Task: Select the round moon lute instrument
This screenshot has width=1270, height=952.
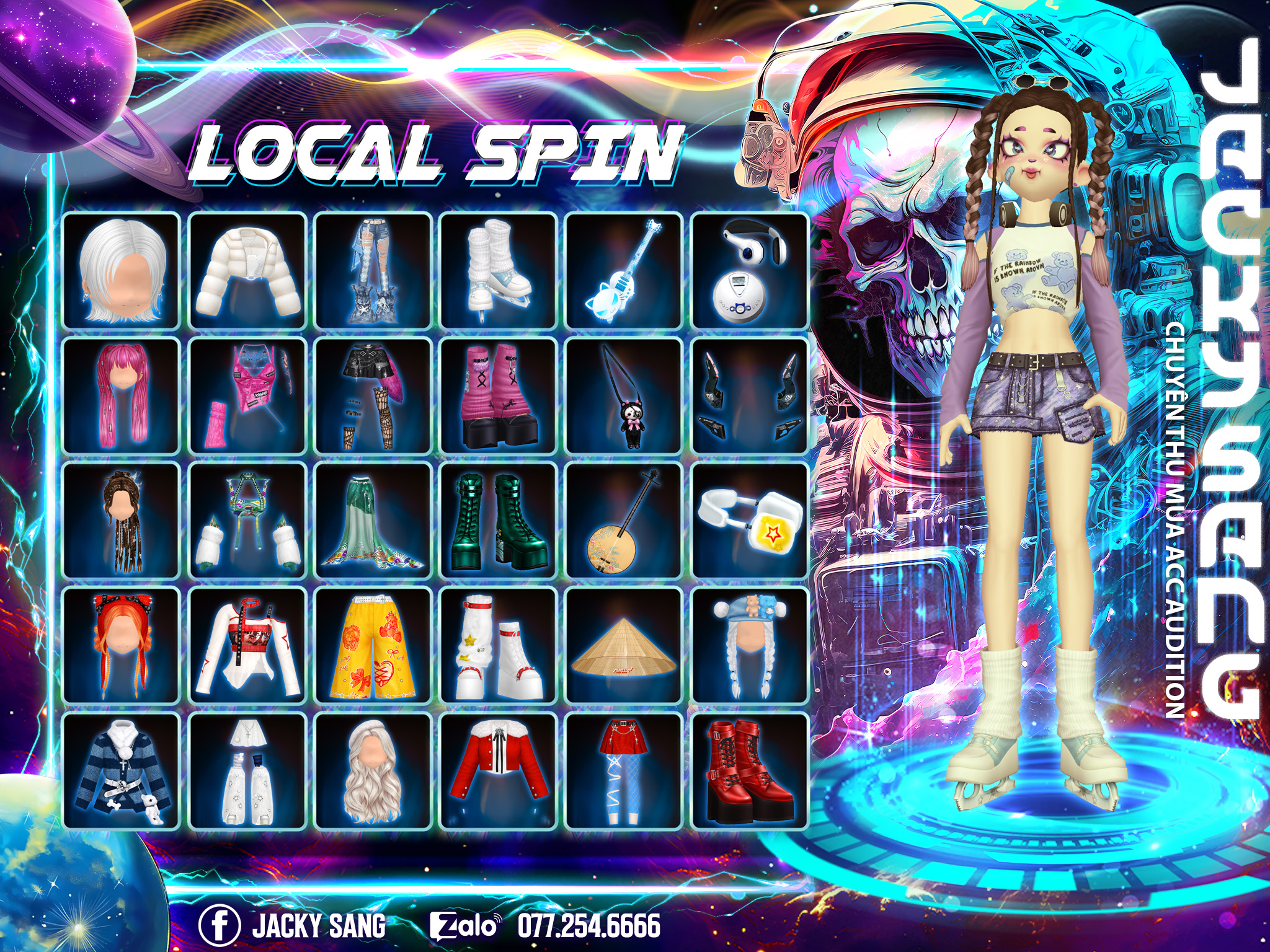Action: 624,521
